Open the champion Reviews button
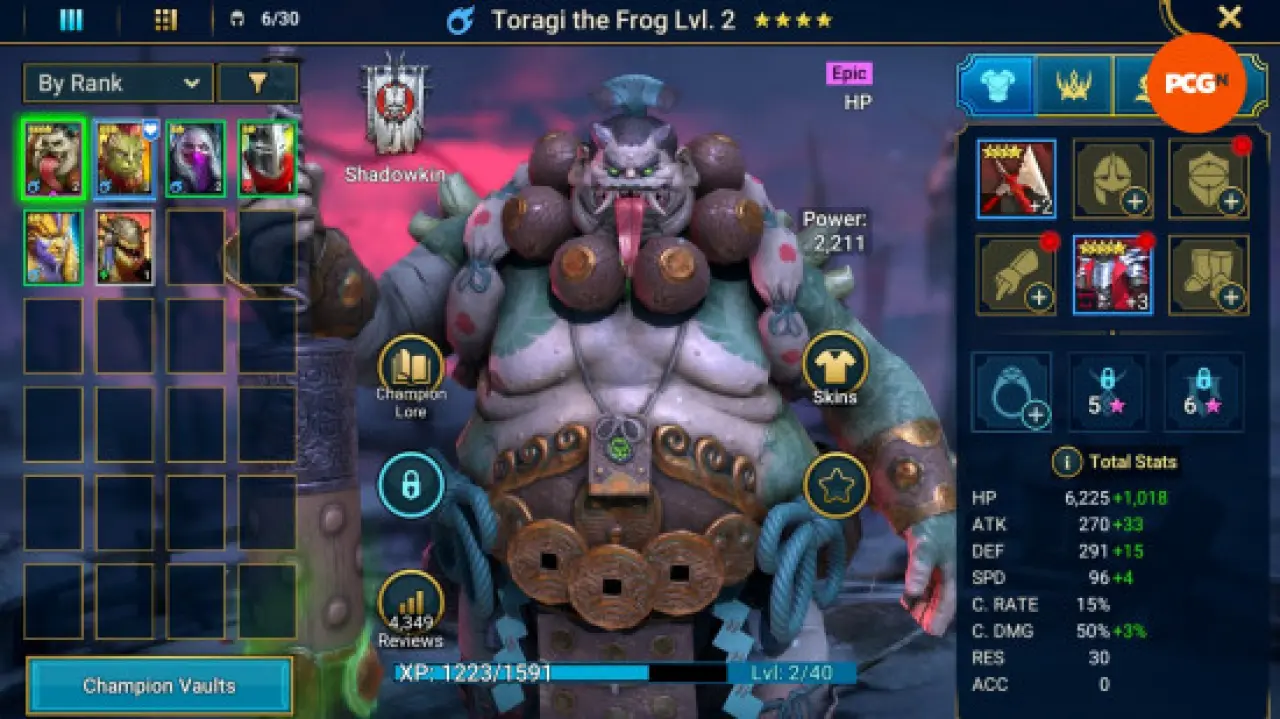This screenshot has width=1280, height=719. coord(411,603)
